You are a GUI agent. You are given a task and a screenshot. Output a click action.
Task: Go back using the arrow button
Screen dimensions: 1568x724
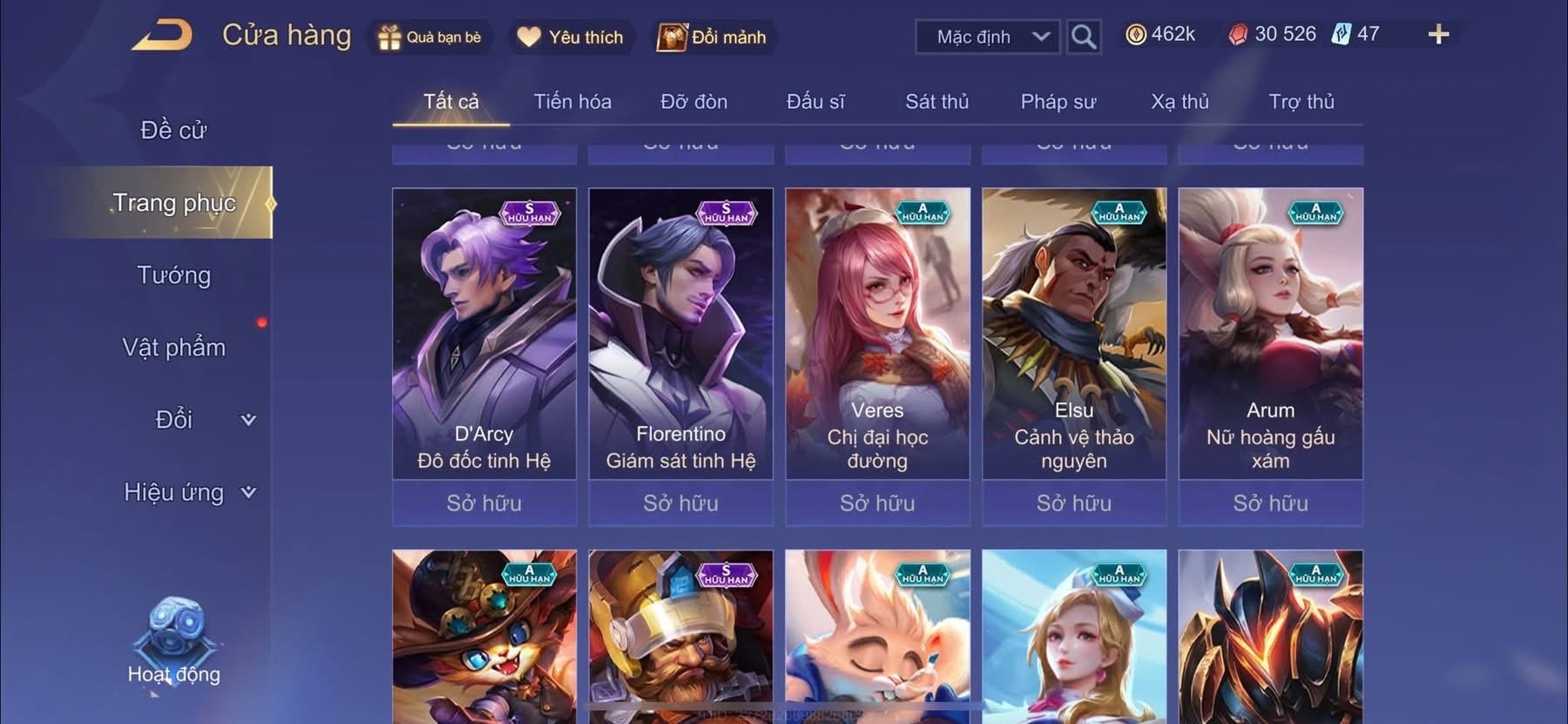[x=162, y=36]
